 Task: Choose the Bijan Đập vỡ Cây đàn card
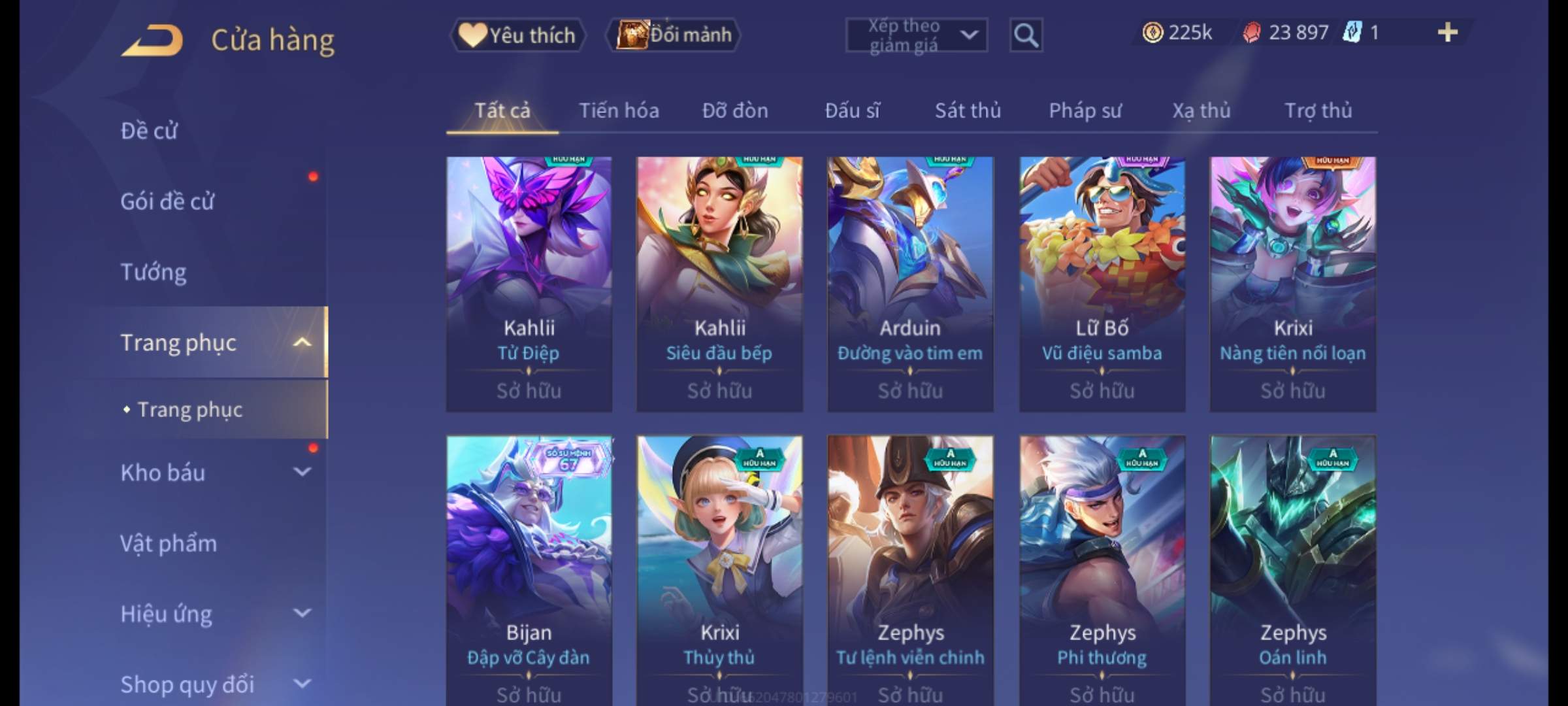pyautogui.click(x=529, y=569)
